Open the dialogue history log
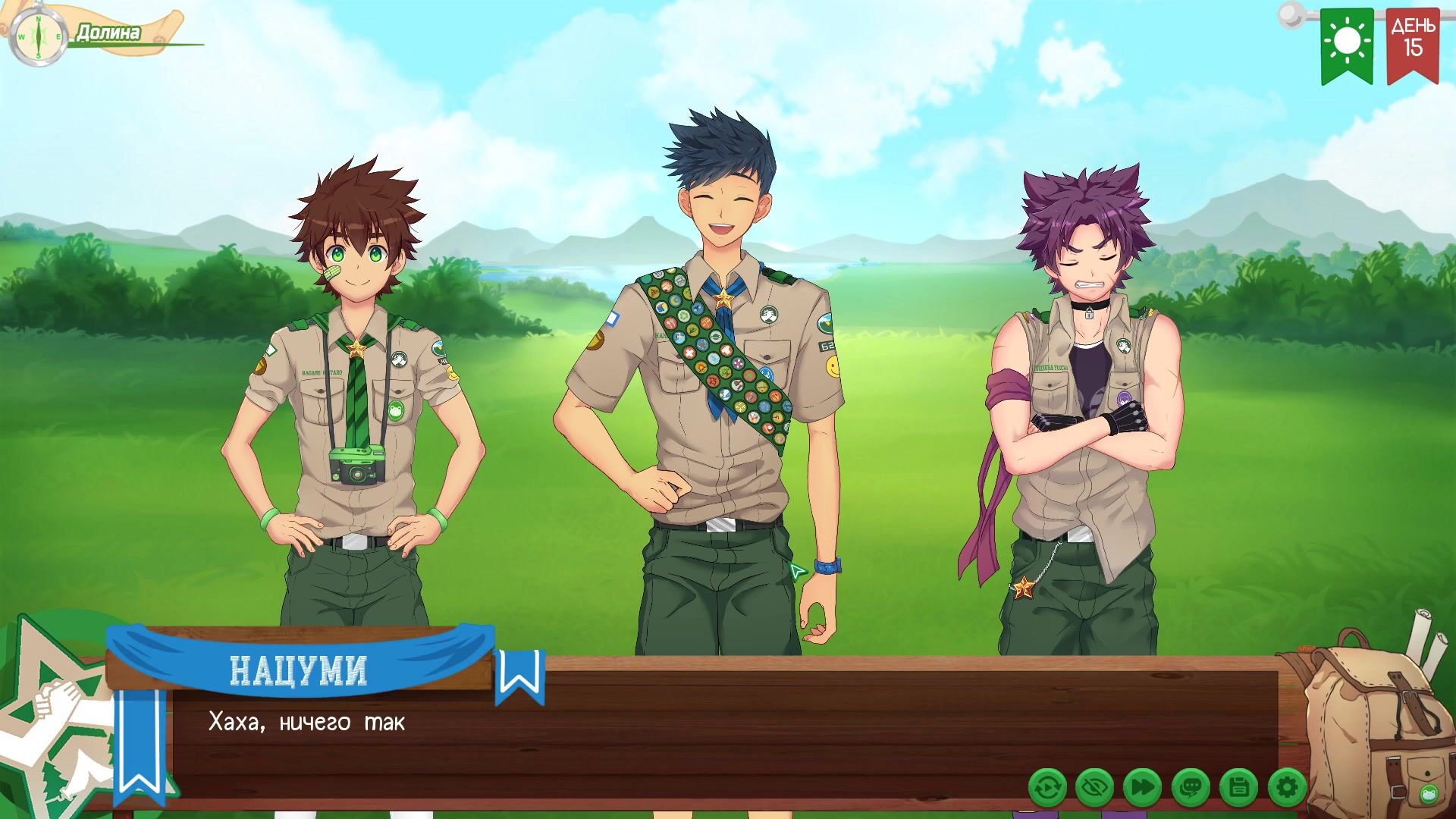 click(x=1190, y=788)
